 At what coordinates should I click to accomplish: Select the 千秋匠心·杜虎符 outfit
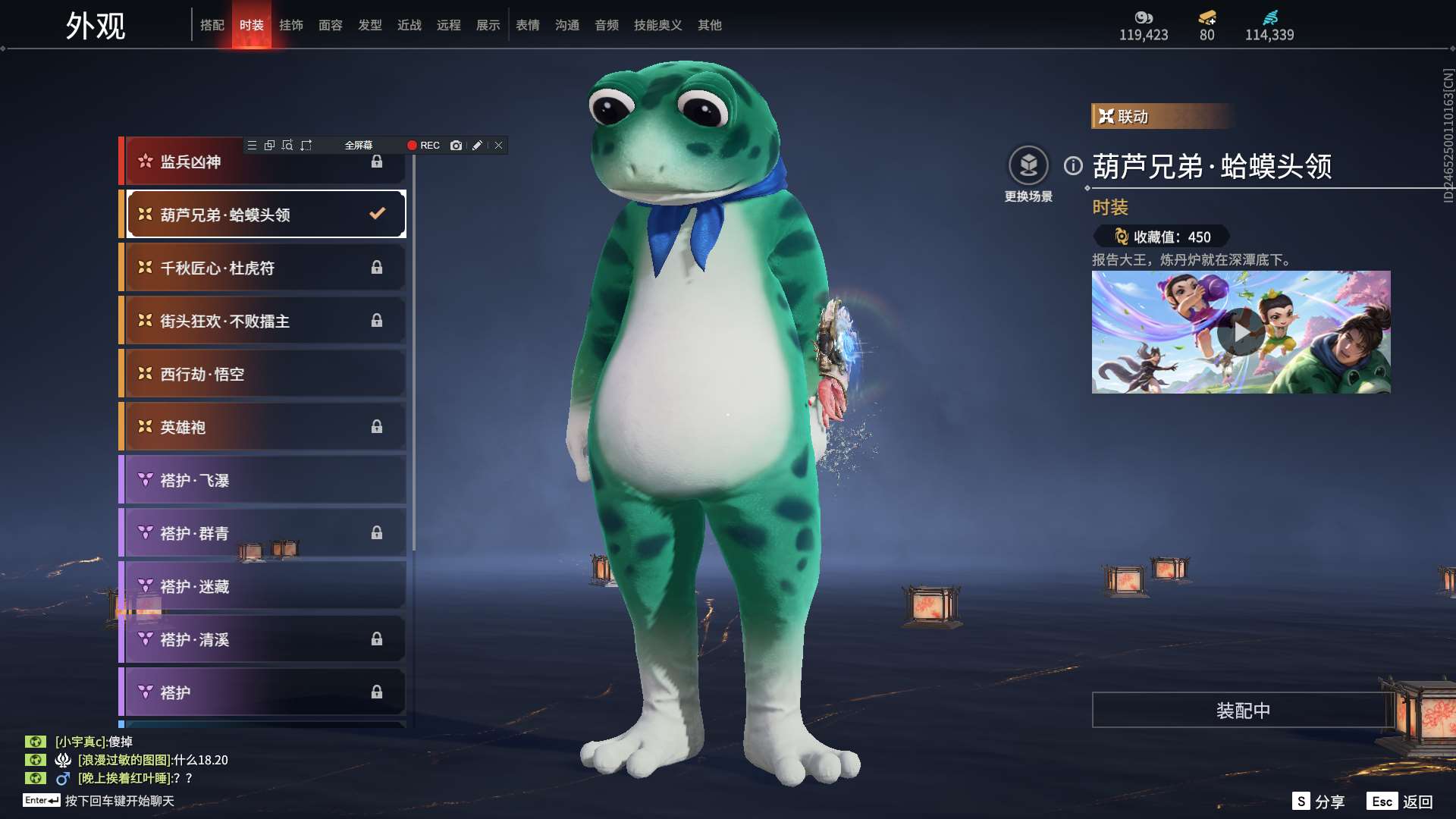(262, 268)
